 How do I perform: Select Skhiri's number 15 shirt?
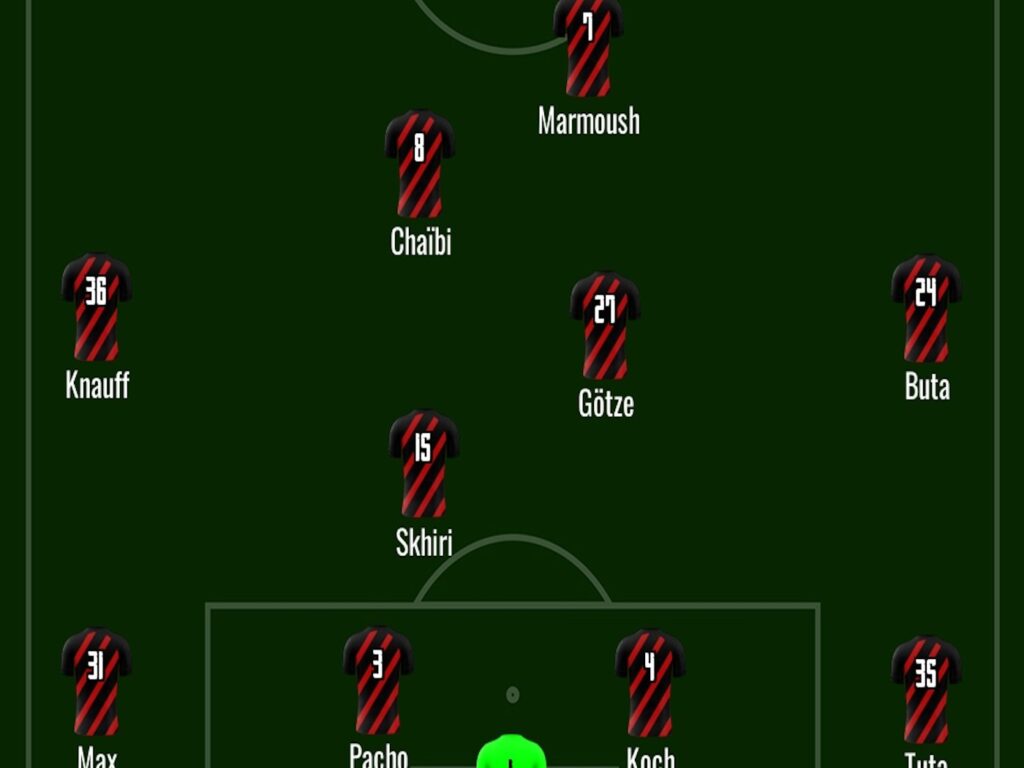[424, 463]
